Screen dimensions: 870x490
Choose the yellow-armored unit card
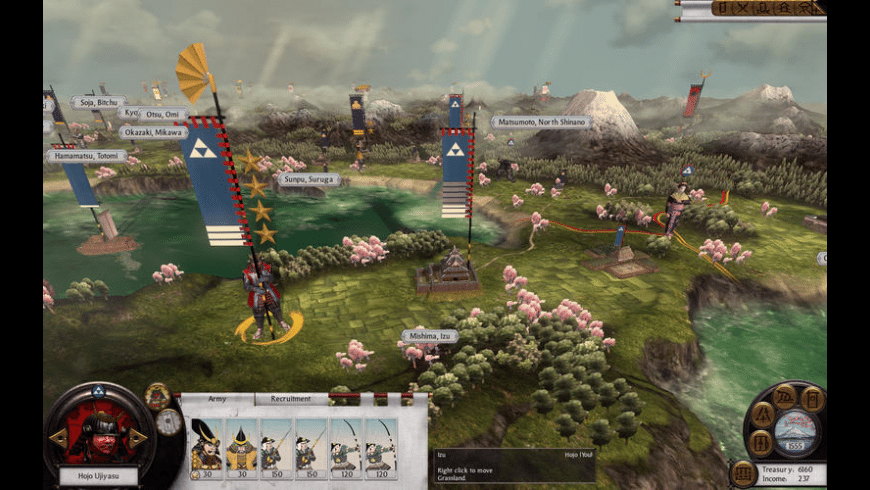click(x=241, y=444)
